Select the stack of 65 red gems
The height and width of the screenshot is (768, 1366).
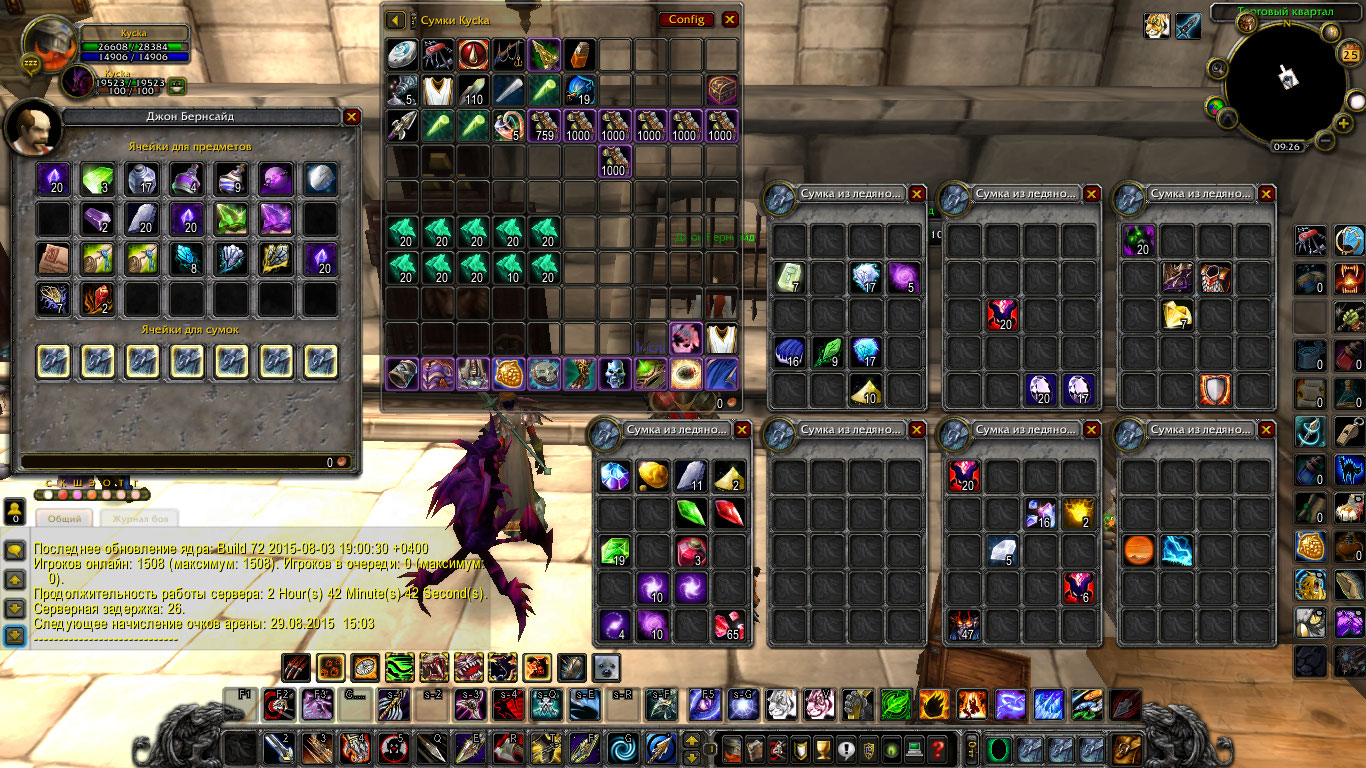728,626
